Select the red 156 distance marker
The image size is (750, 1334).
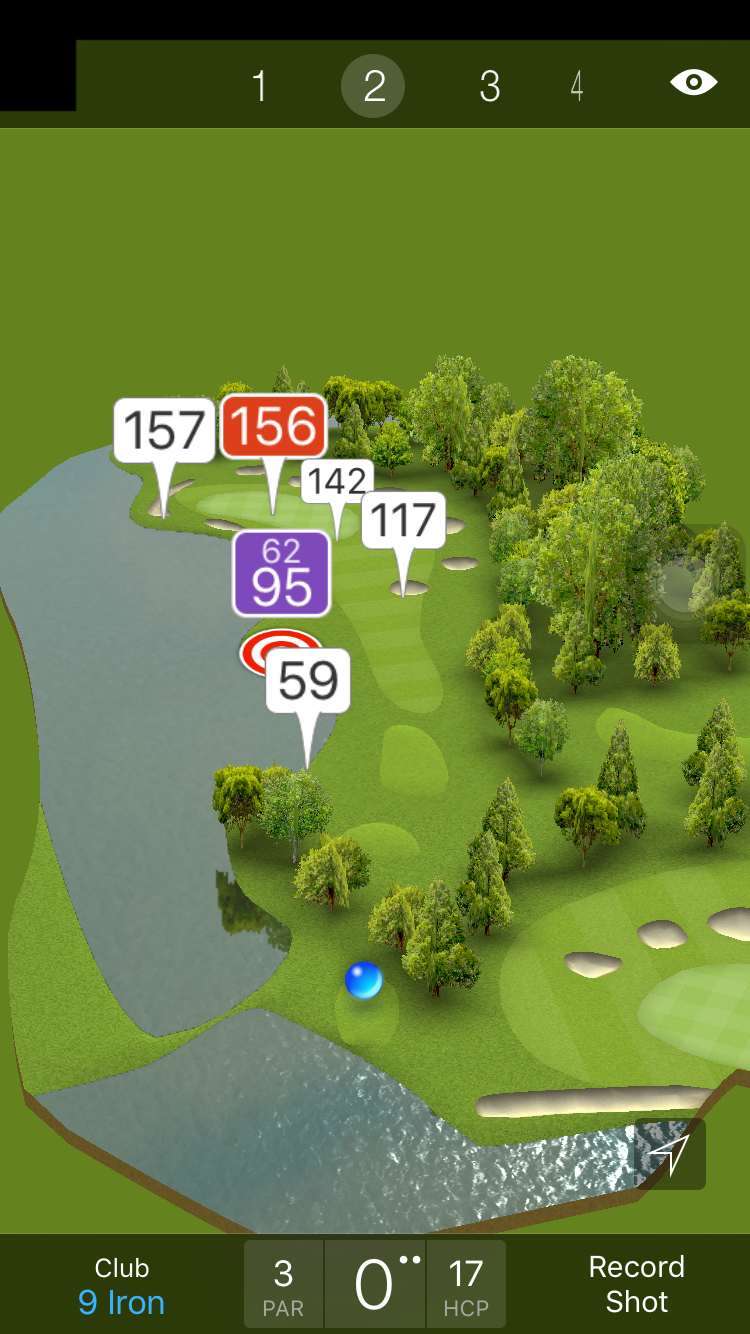pos(273,427)
